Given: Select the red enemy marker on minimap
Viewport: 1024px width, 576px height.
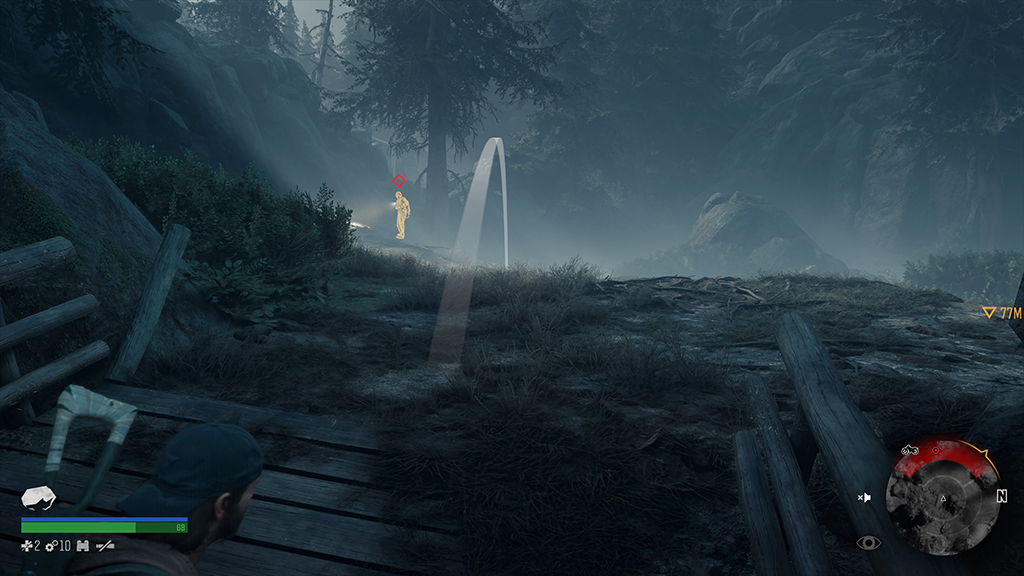Looking at the screenshot, I should [936, 451].
